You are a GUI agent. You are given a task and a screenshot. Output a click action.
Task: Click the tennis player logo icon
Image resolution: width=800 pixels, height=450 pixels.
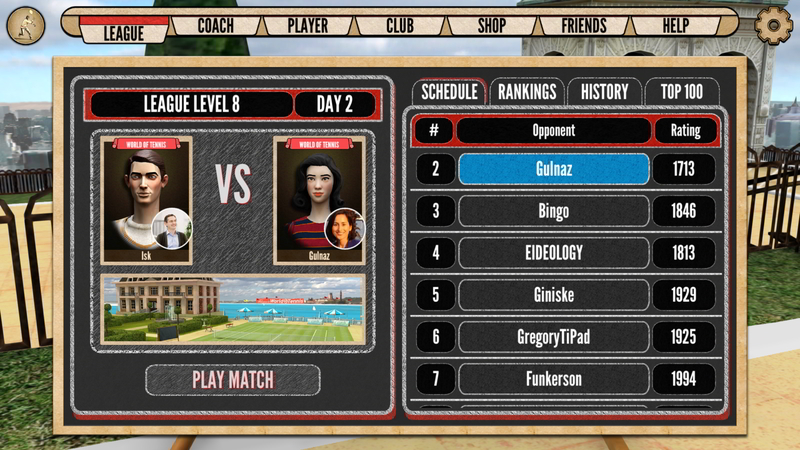point(25,25)
